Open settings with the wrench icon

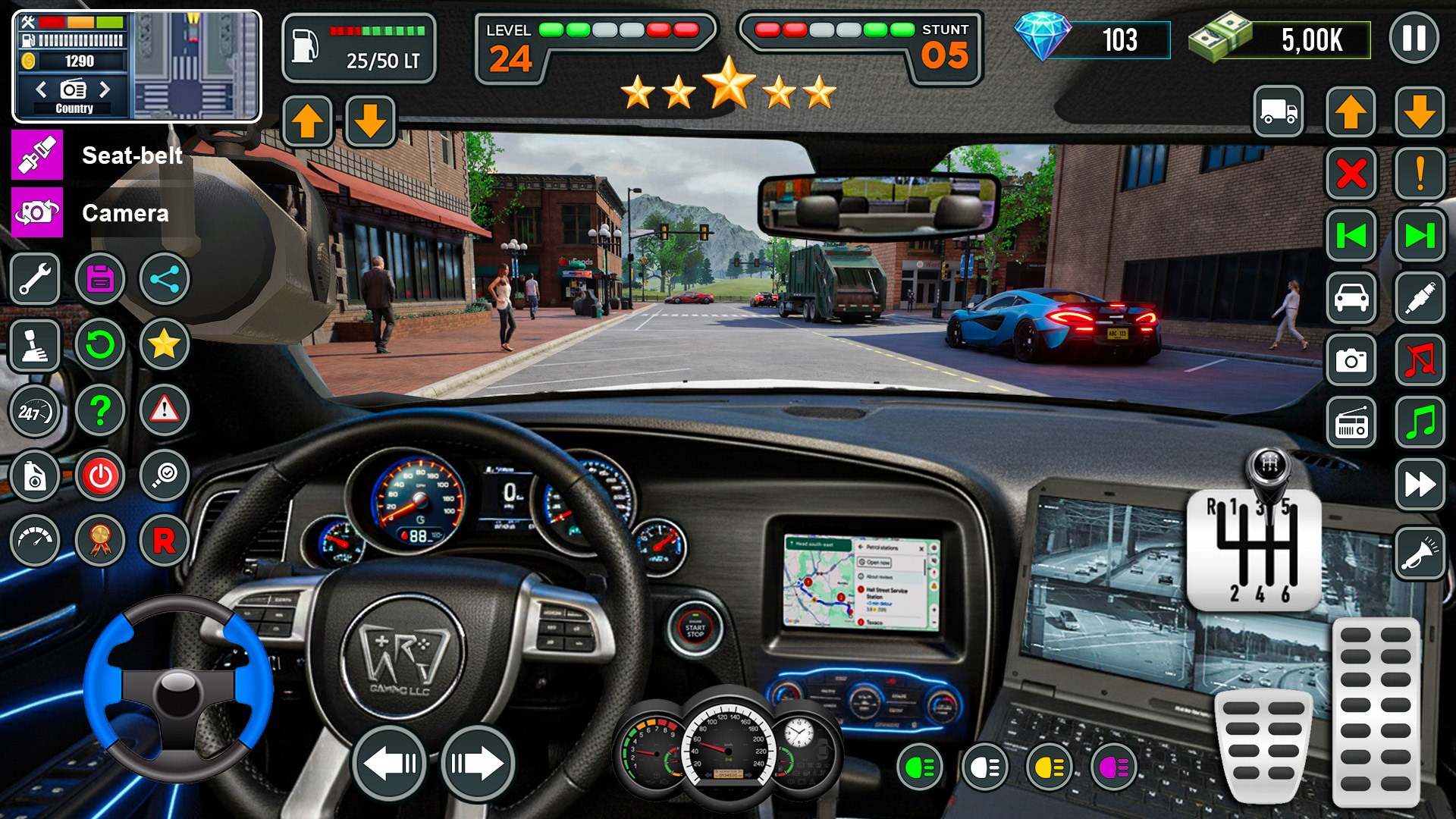point(36,279)
